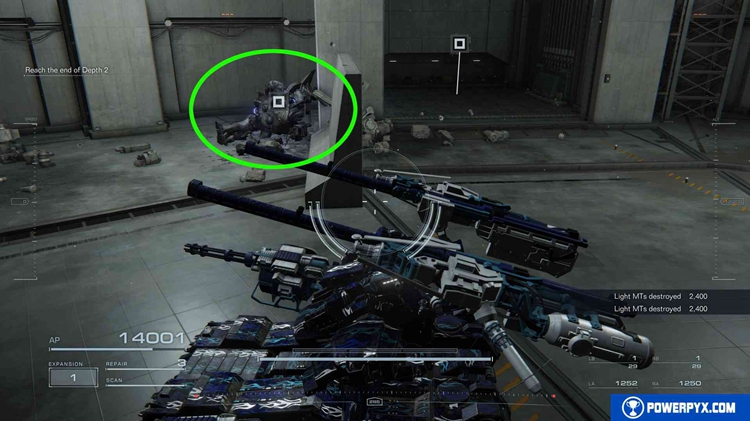Screen dimensions: 750x421
Task: Click the Expansion slot showing 1
Action: [73, 377]
